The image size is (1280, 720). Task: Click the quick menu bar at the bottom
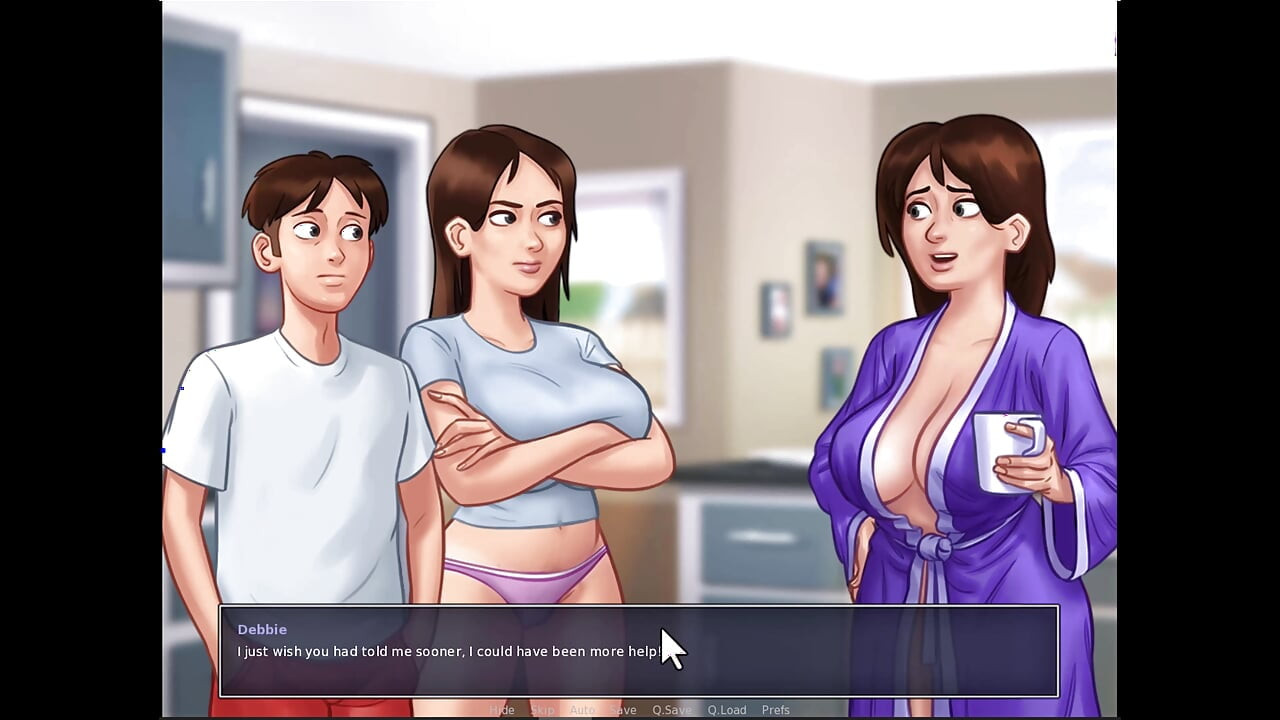pyautogui.click(x=640, y=709)
